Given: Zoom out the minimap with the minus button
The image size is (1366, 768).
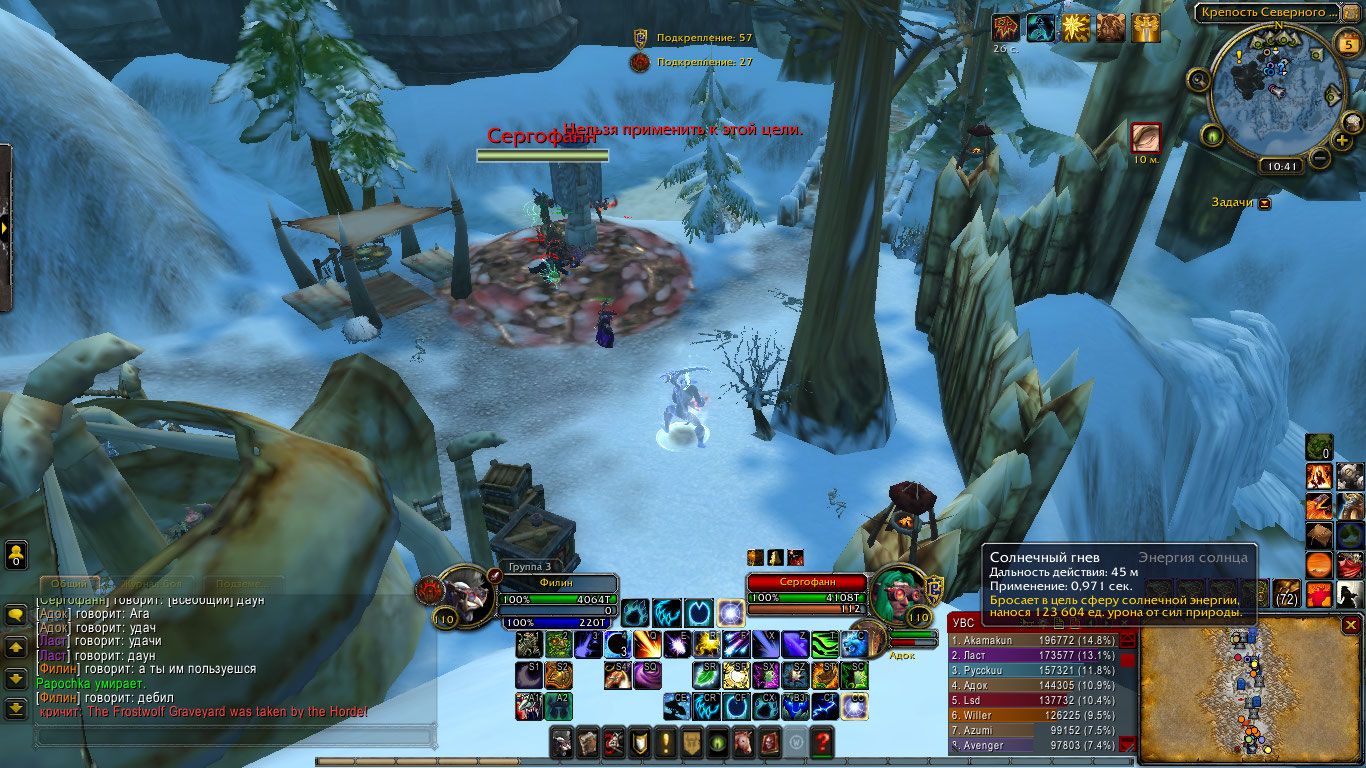Looking at the screenshot, I should coord(1320,158).
